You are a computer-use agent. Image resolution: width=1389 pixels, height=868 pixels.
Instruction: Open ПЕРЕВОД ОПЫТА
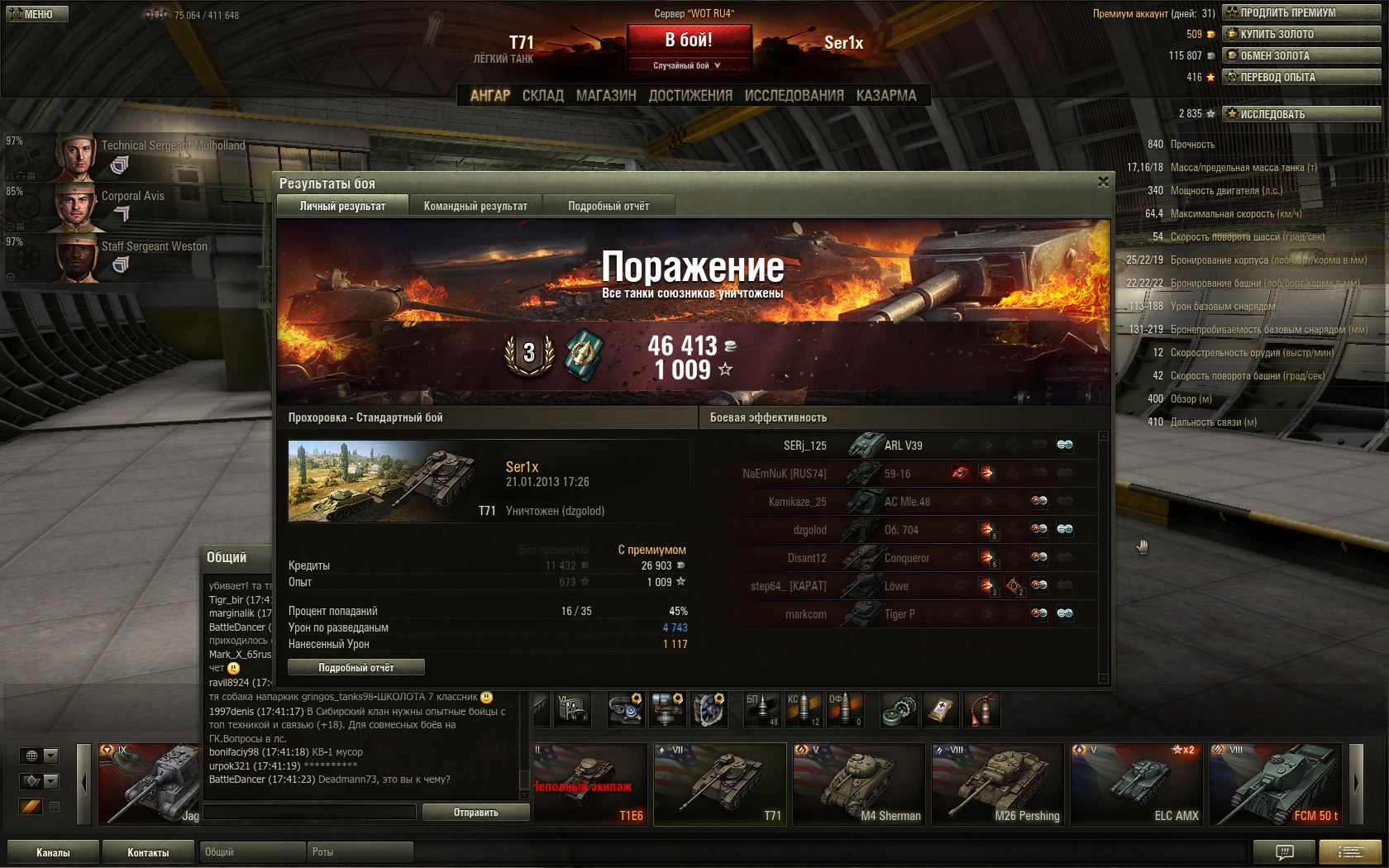click(x=1301, y=77)
